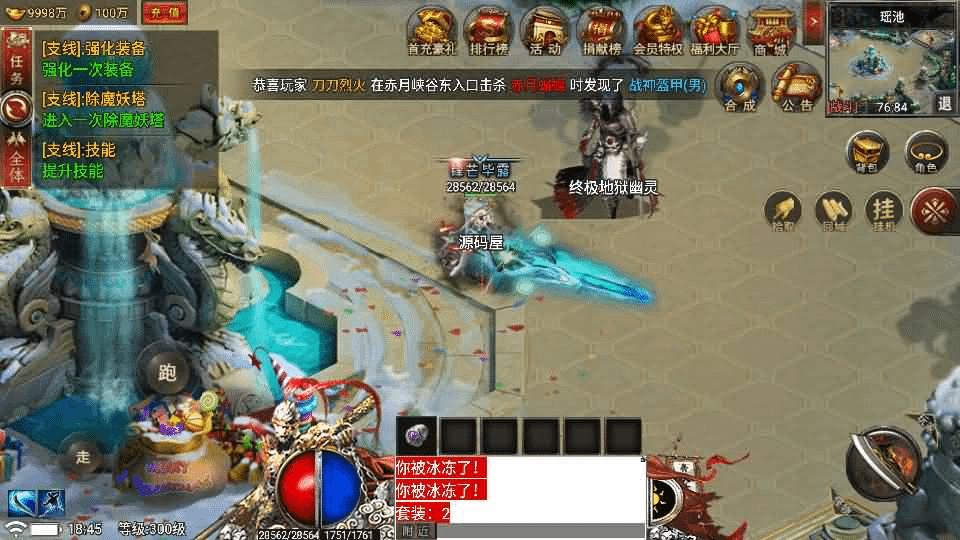Open the 合成 synthesis menu
This screenshot has height=540, width=960.
(x=741, y=86)
